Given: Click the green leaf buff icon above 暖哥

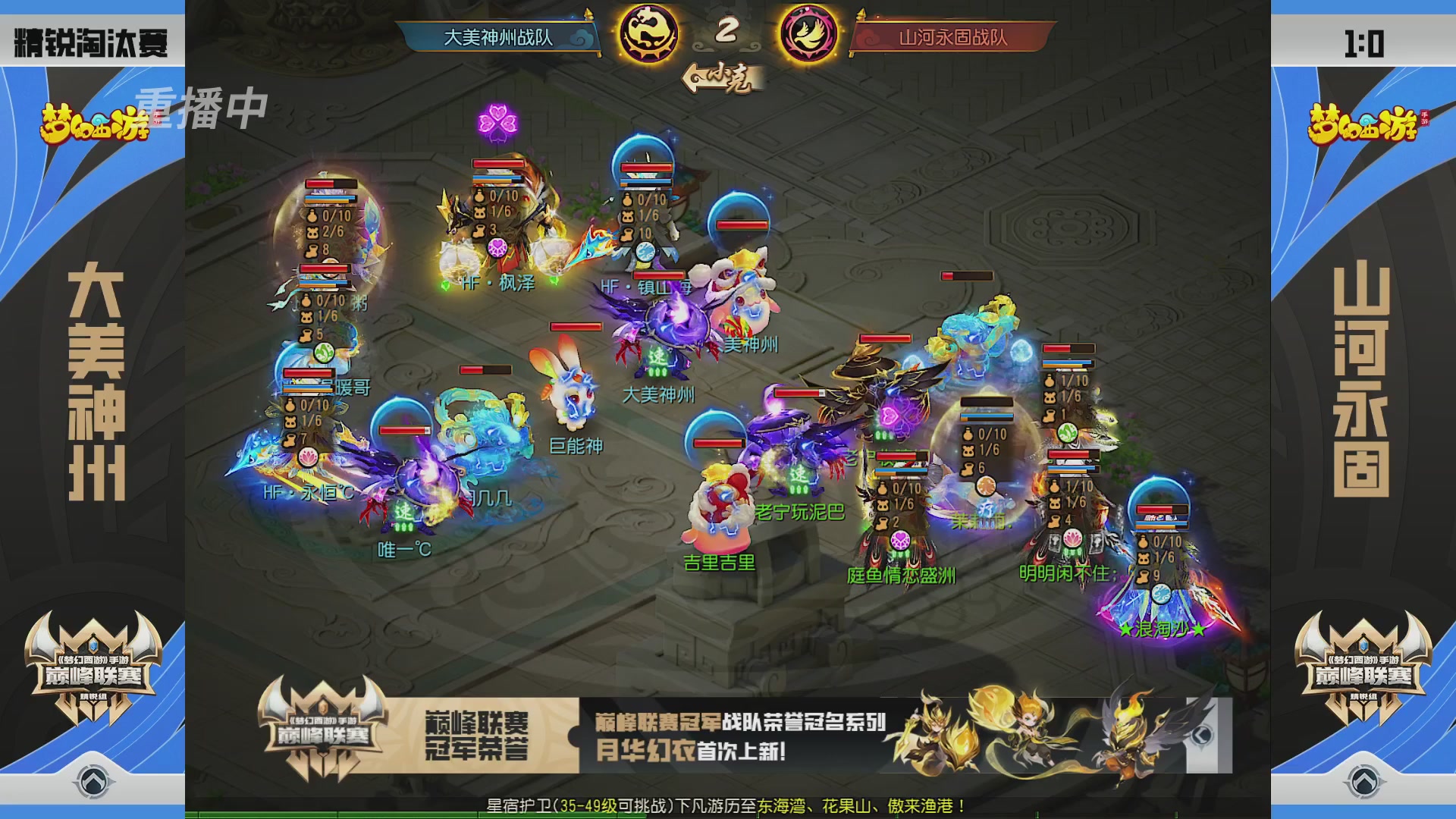Looking at the screenshot, I should (323, 351).
